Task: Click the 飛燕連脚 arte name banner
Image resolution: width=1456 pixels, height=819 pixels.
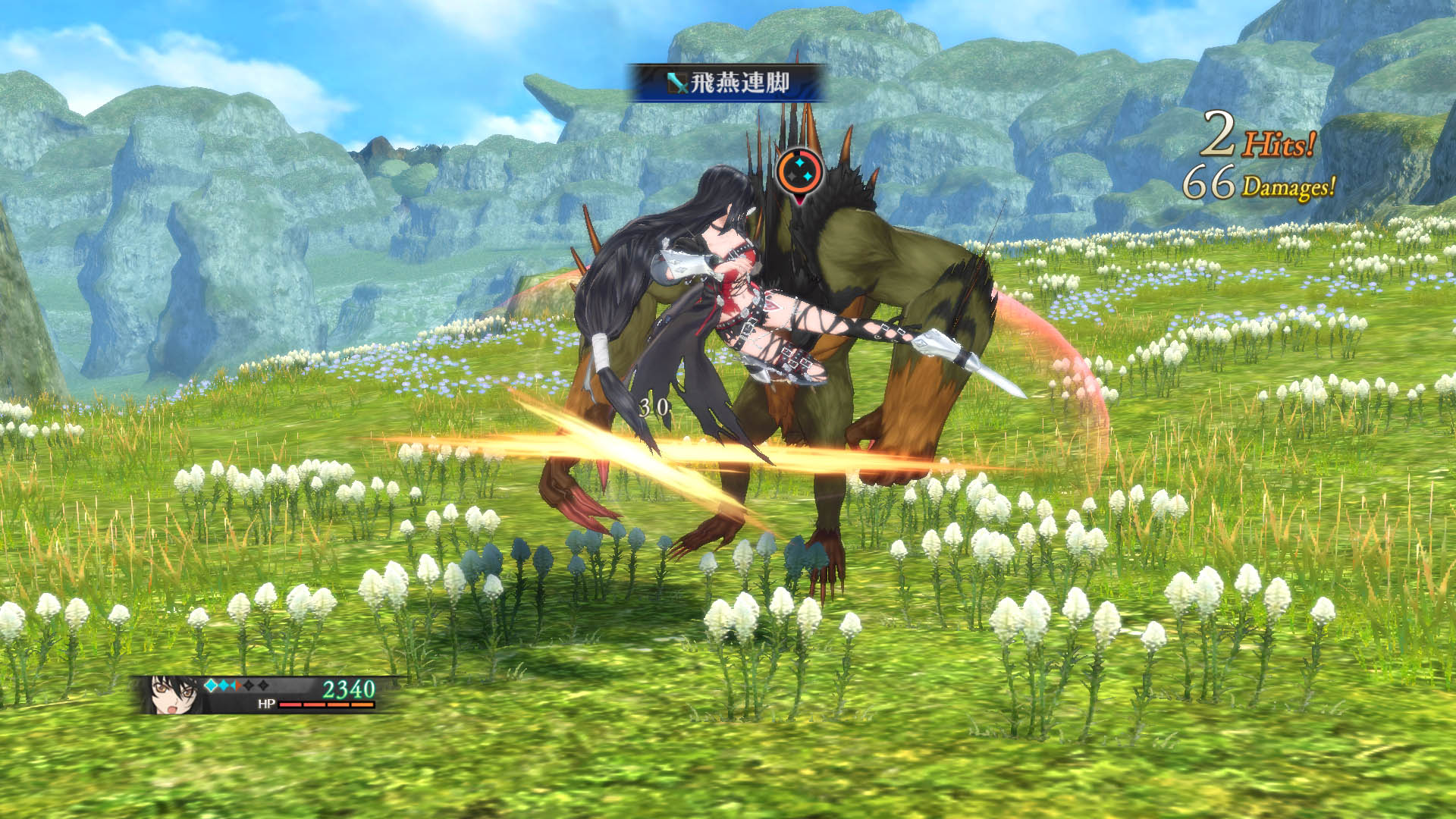Action: [x=726, y=83]
